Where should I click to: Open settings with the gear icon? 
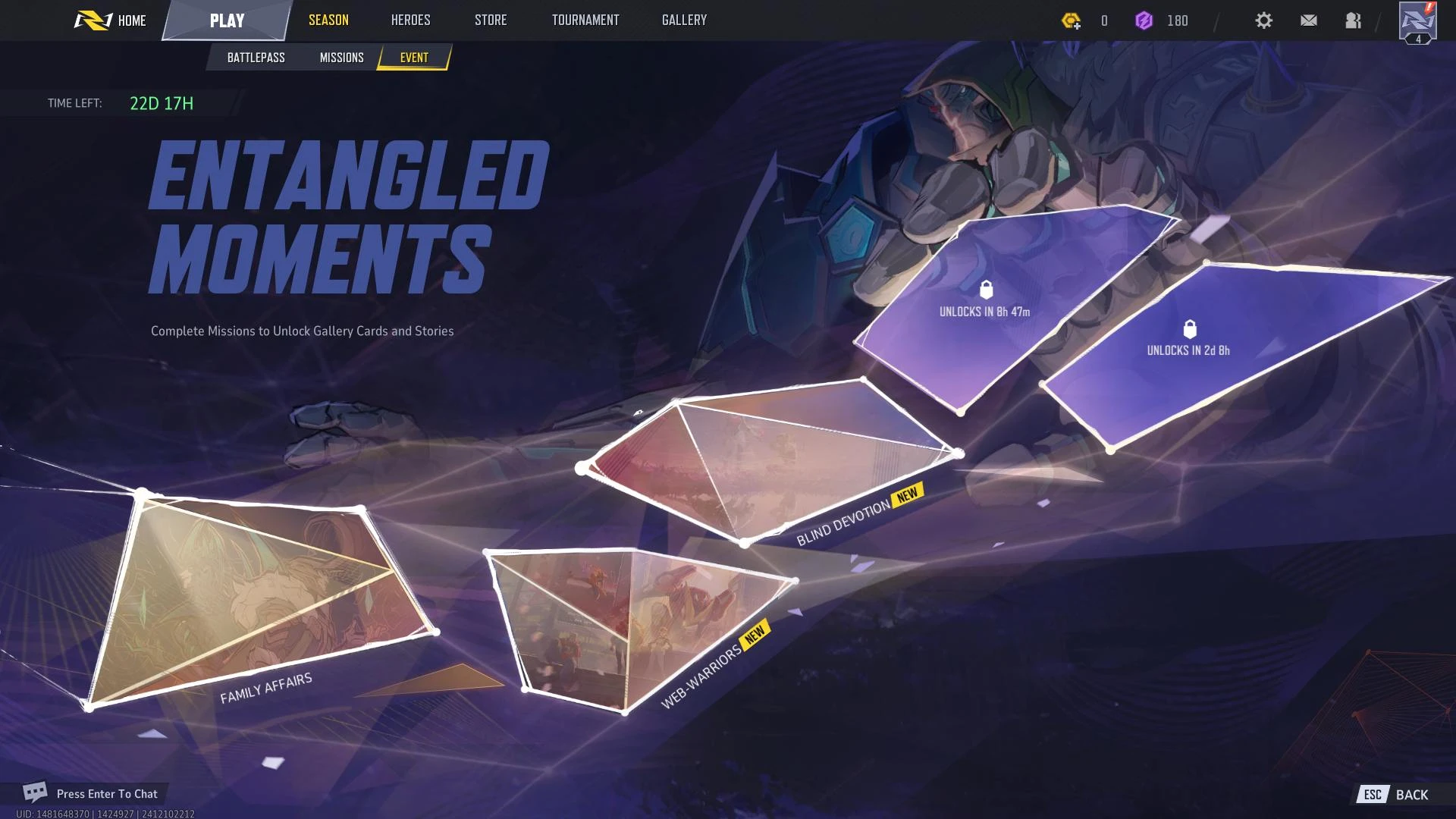[1263, 20]
